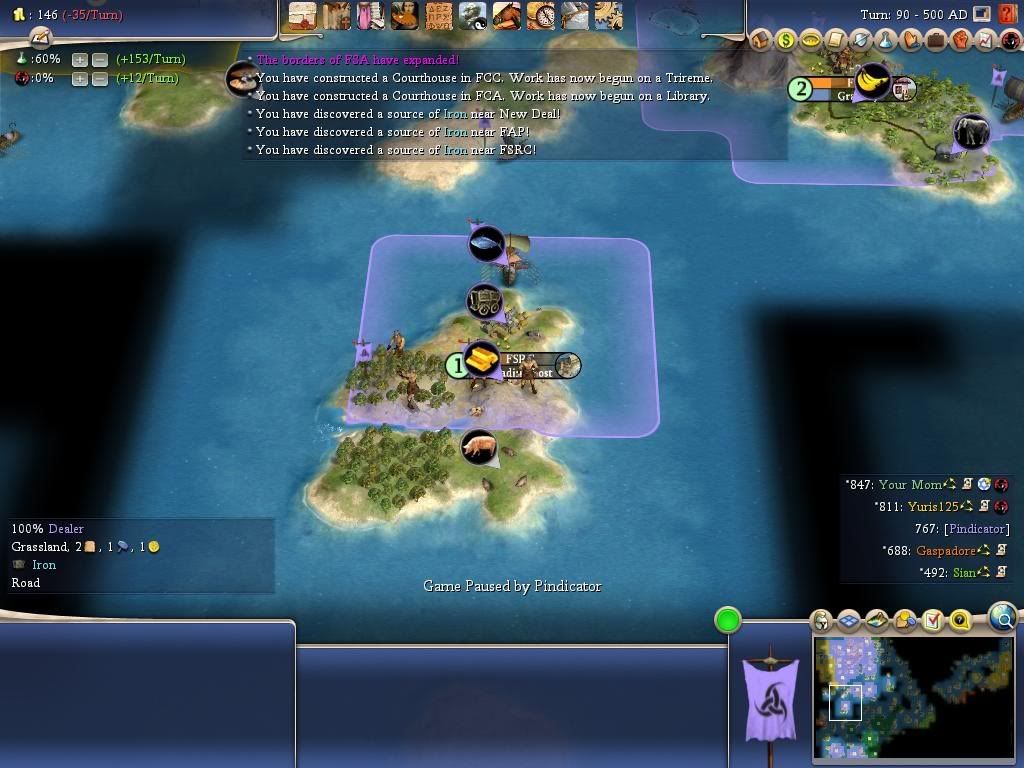Open the globe view magnifier button
The width and height of the screenshot is (1024, 768).
[1003, 618]
